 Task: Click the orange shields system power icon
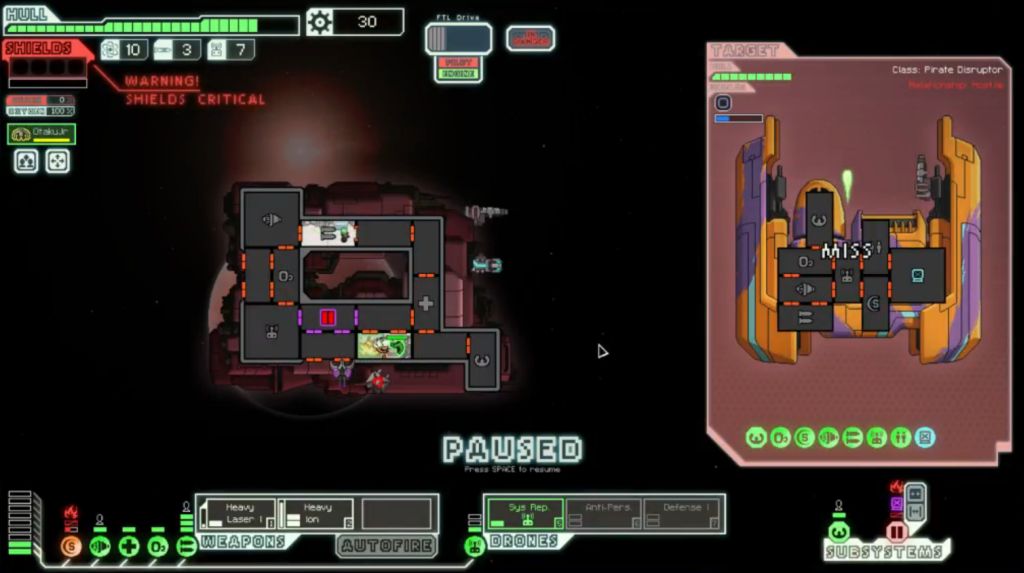[70, 546]
